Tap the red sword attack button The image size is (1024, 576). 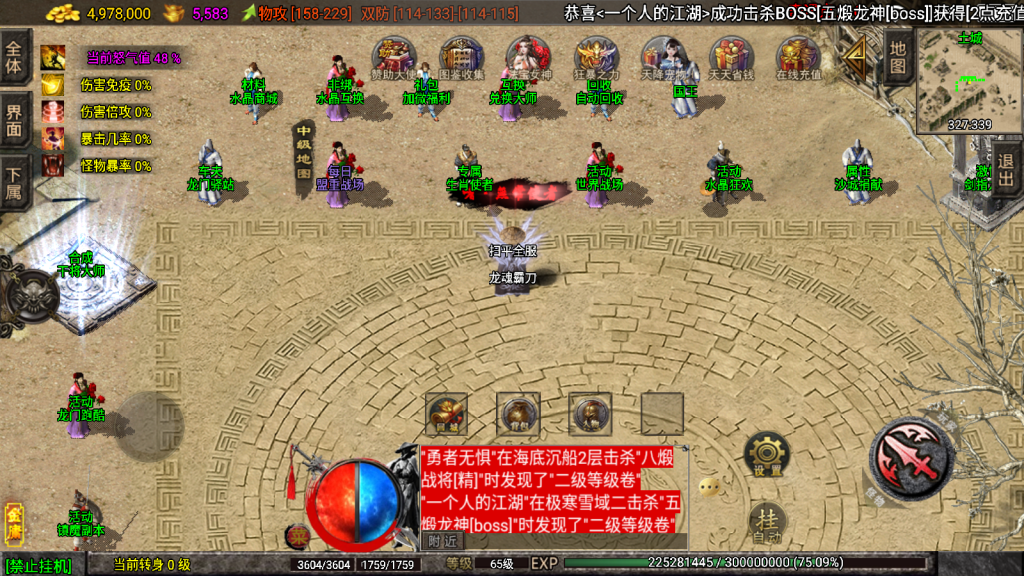point(915,458)
